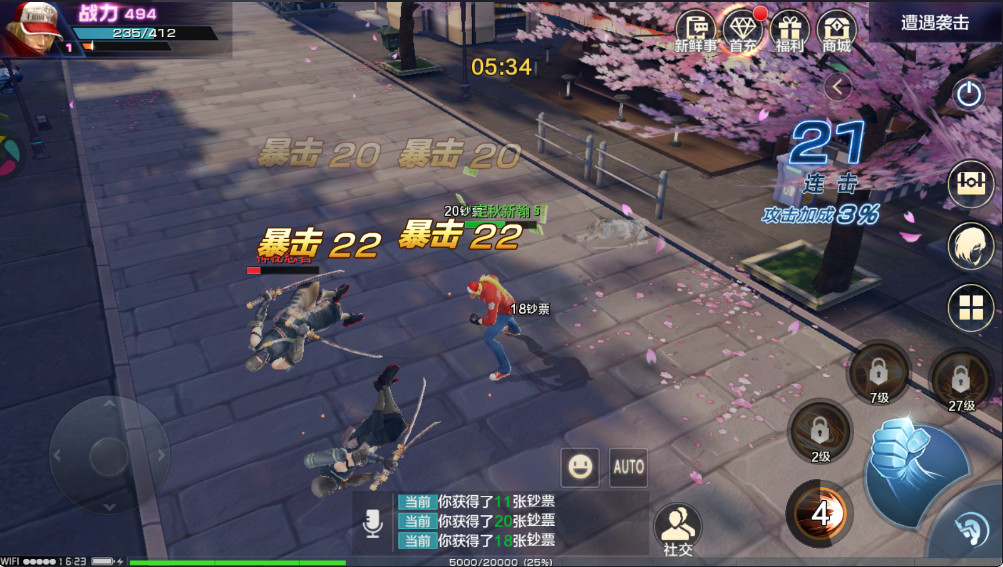
Task: Open the arena-ring icon on the right edge
Action: pyautogui.click(x=970, y=181)
